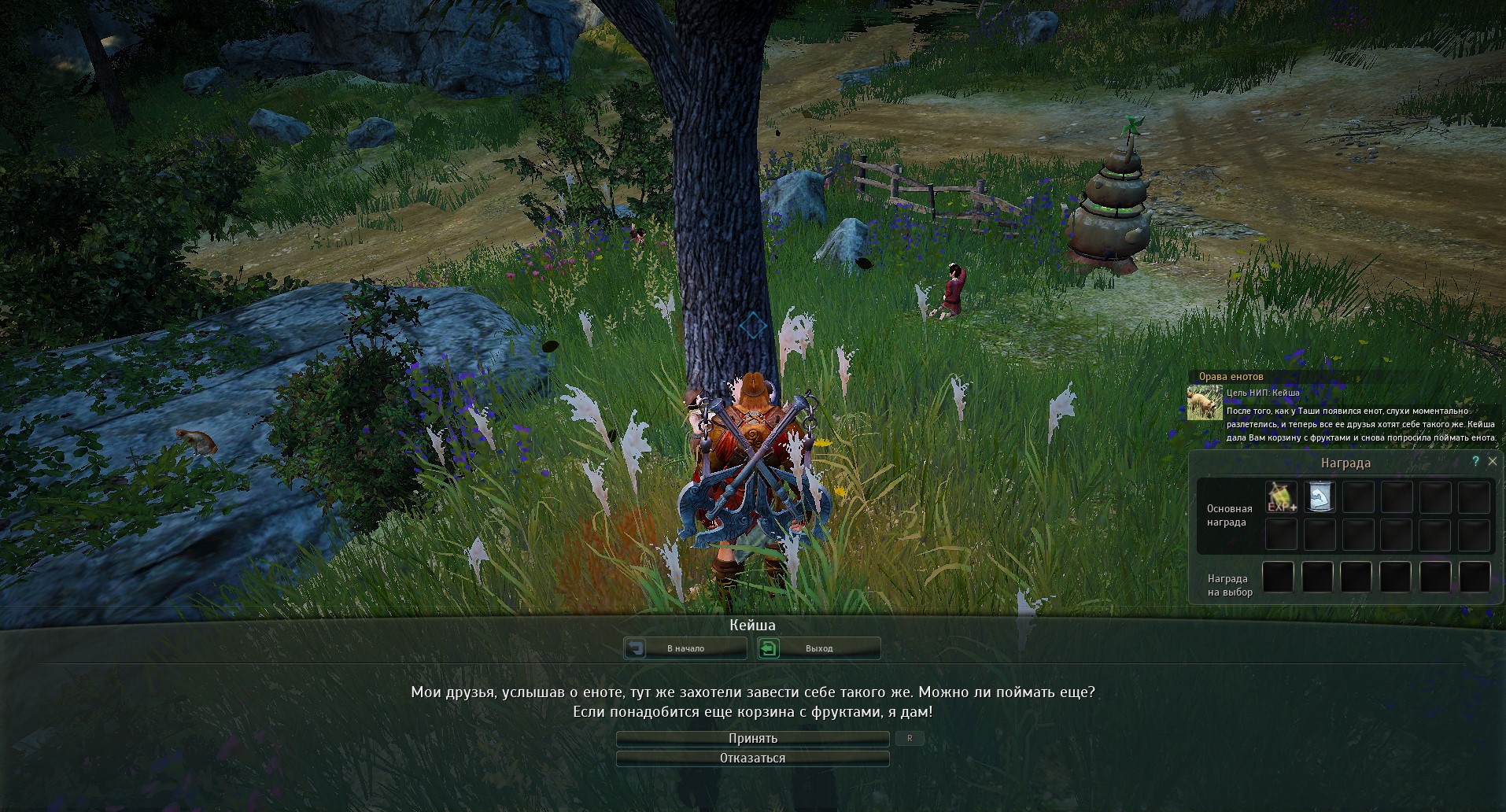Image resolution: width=1506 pixels, height=812 pixels.
Task: Inspect the EXP reward icon
Action: pyautogui.click(x=1281, y=497)
